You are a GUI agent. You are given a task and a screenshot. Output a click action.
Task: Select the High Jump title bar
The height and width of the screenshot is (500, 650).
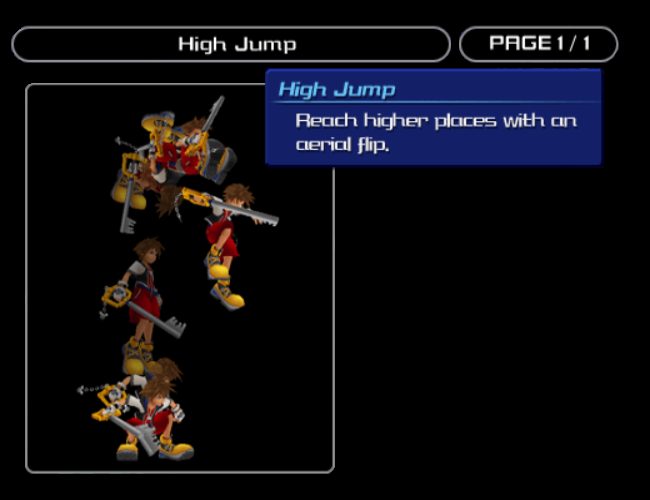point(231,44)
